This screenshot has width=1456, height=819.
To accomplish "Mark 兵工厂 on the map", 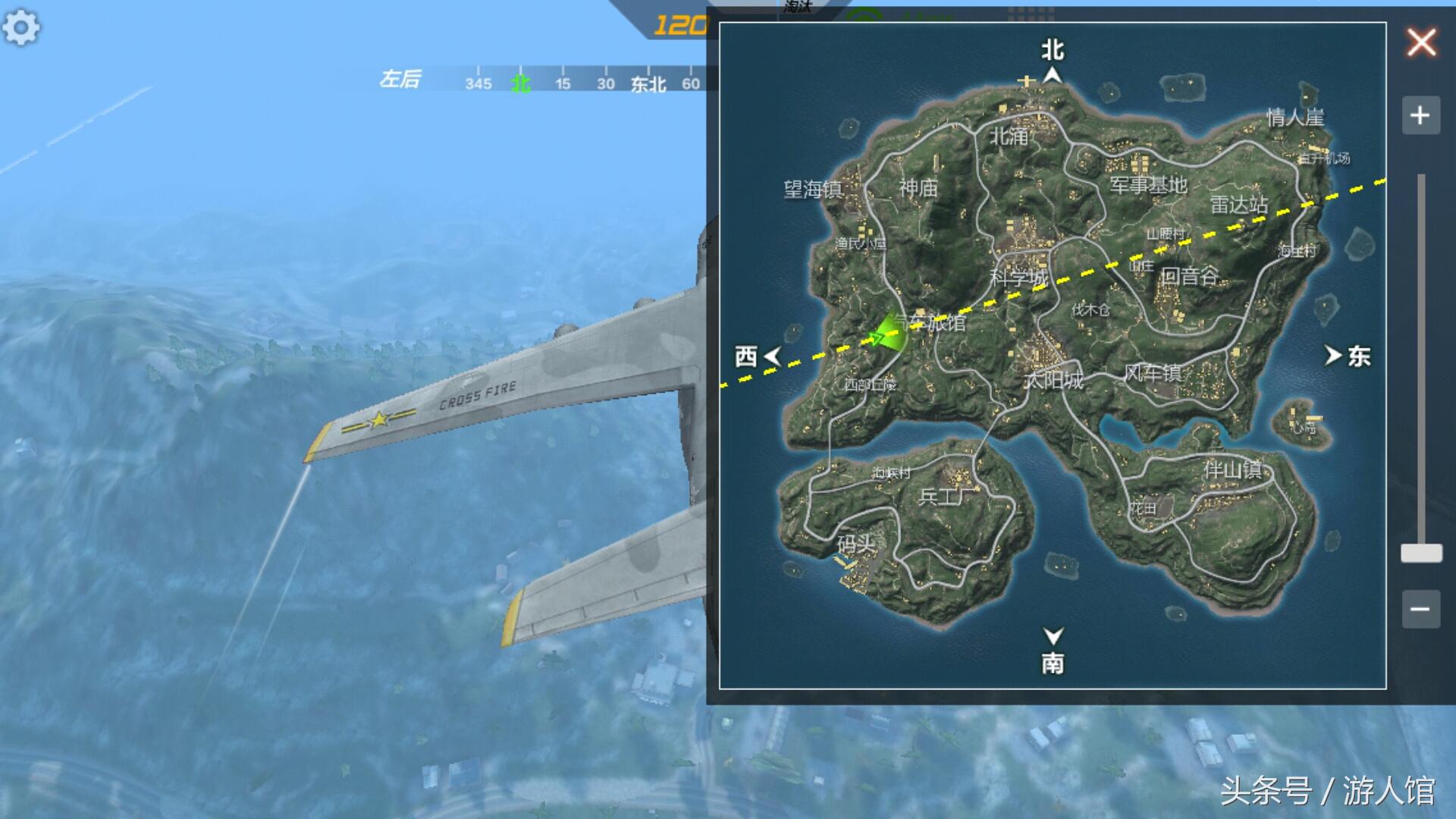I will 946,497.
